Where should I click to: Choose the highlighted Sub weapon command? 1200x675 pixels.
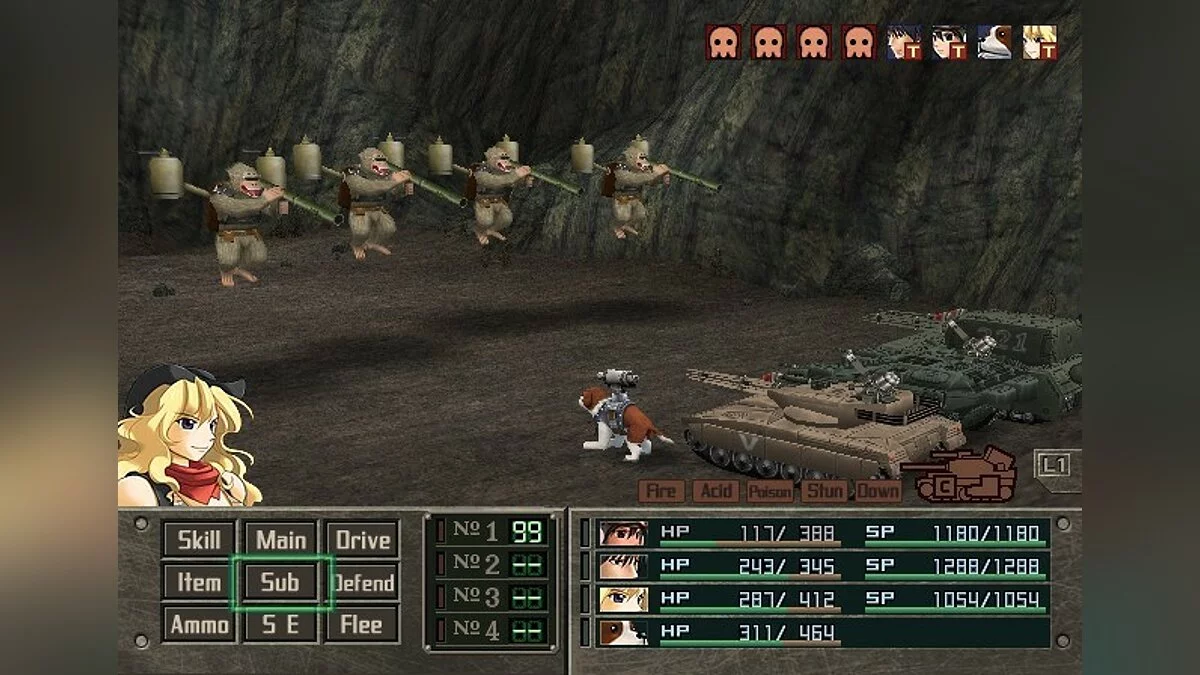tap(281, 582)
